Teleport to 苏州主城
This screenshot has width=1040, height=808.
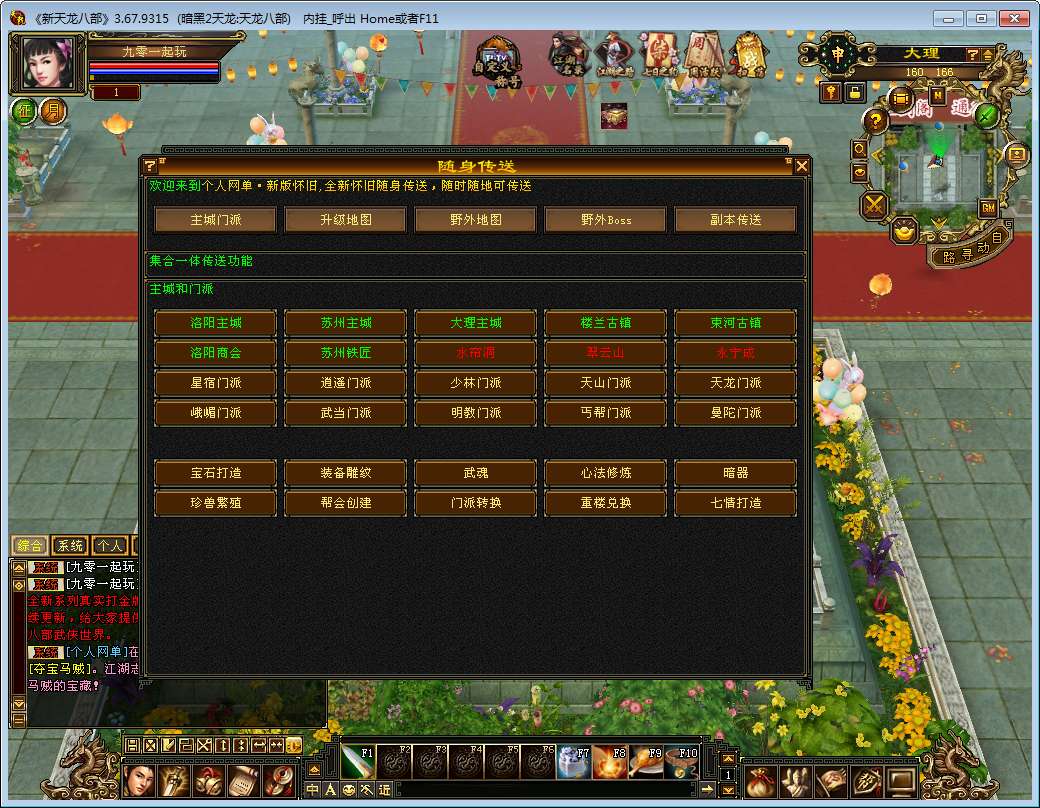coord(346,323)
